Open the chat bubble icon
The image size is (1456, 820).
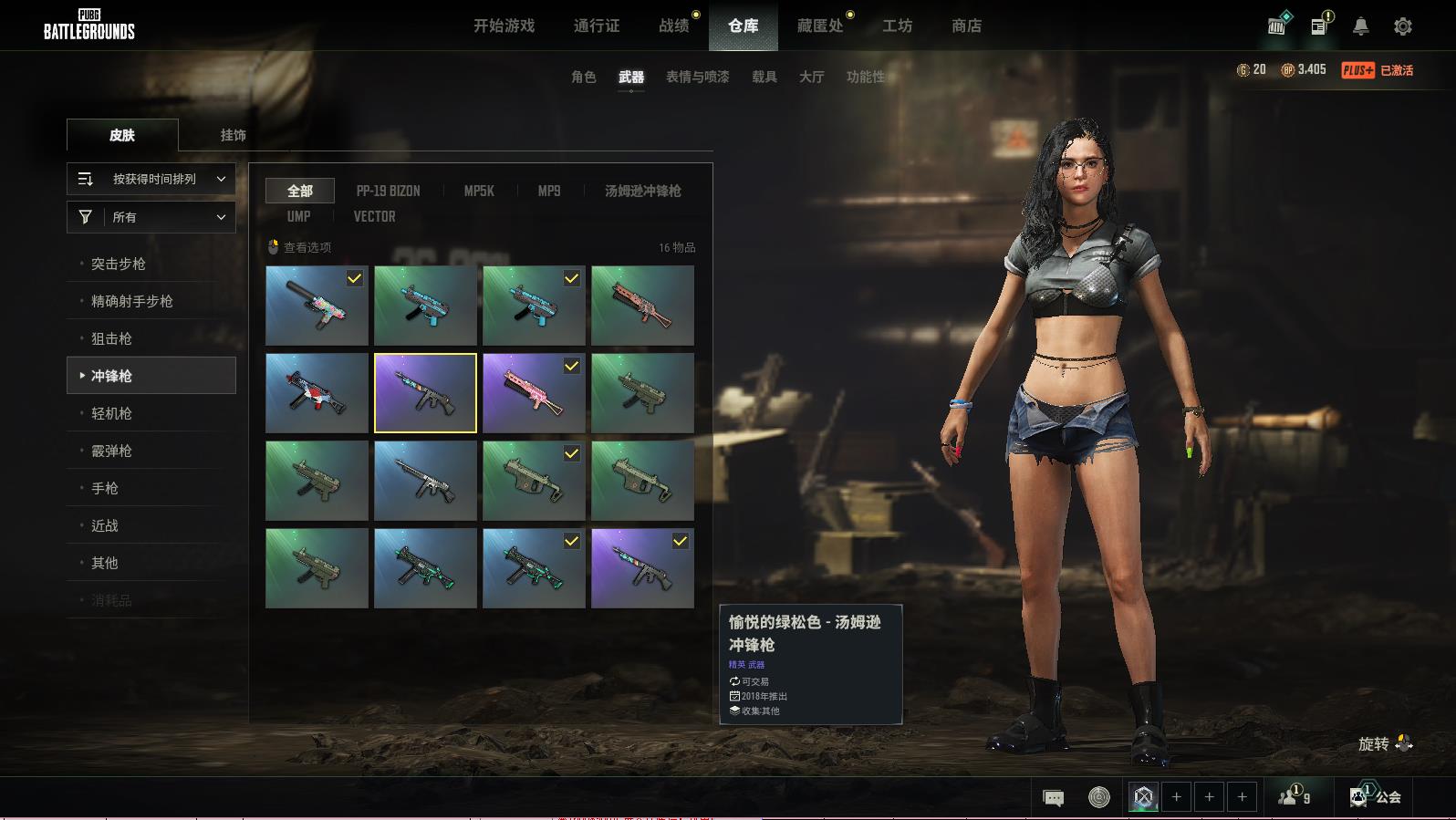1053,798
